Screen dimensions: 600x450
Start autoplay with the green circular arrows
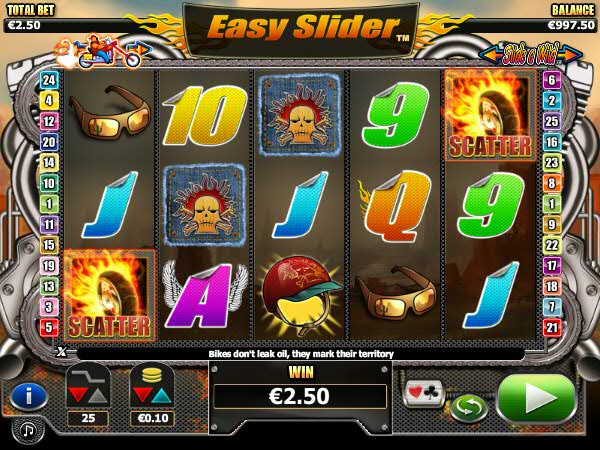tap(466, 407)
